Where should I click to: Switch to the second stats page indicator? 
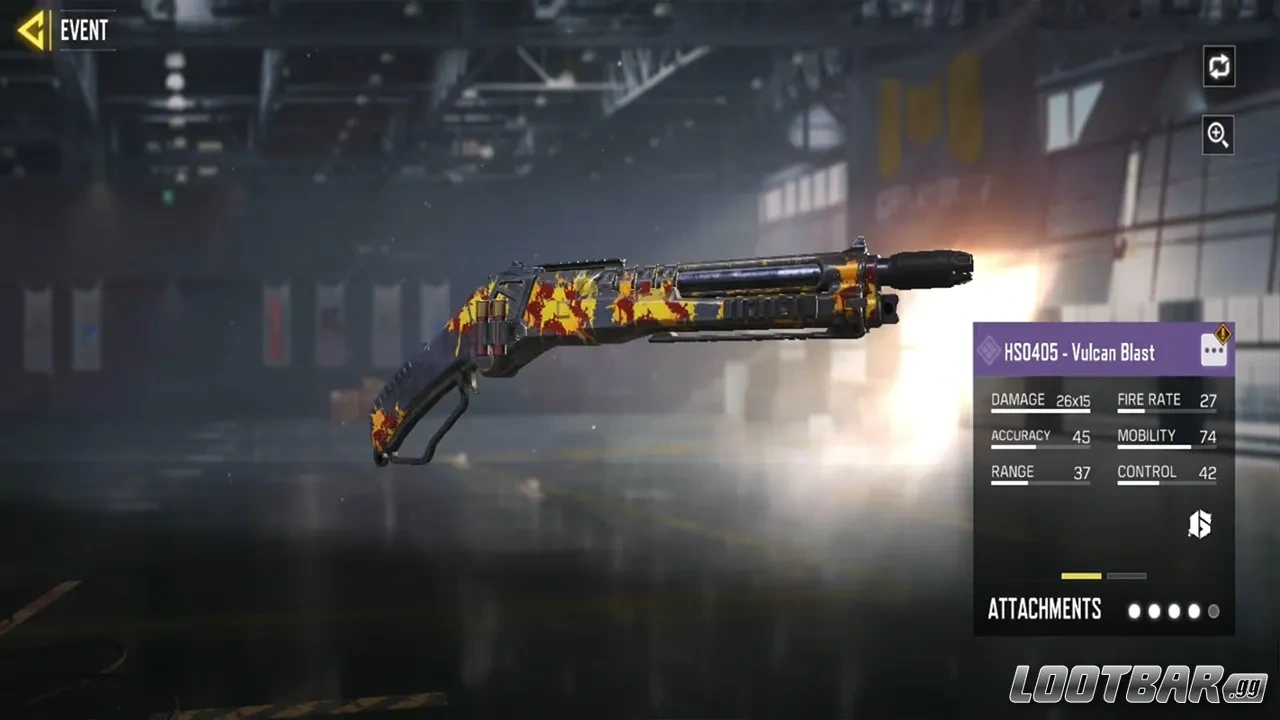(x=1127, y=576)
